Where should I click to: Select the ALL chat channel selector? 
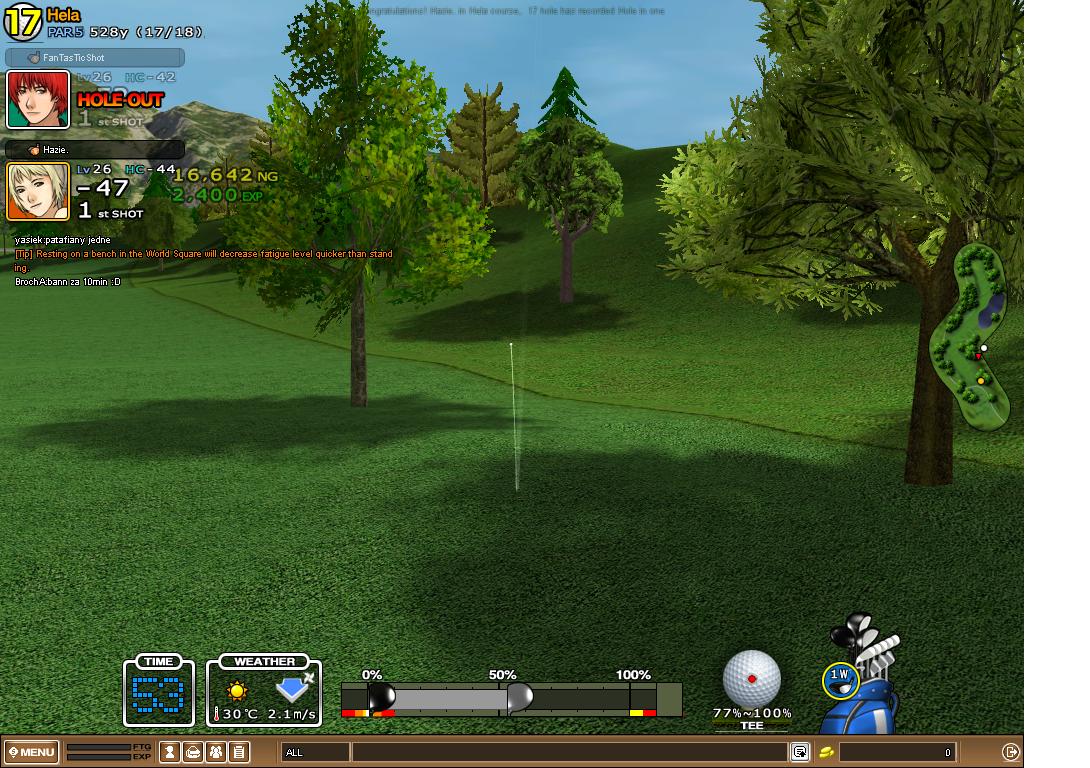pos(315,752)
